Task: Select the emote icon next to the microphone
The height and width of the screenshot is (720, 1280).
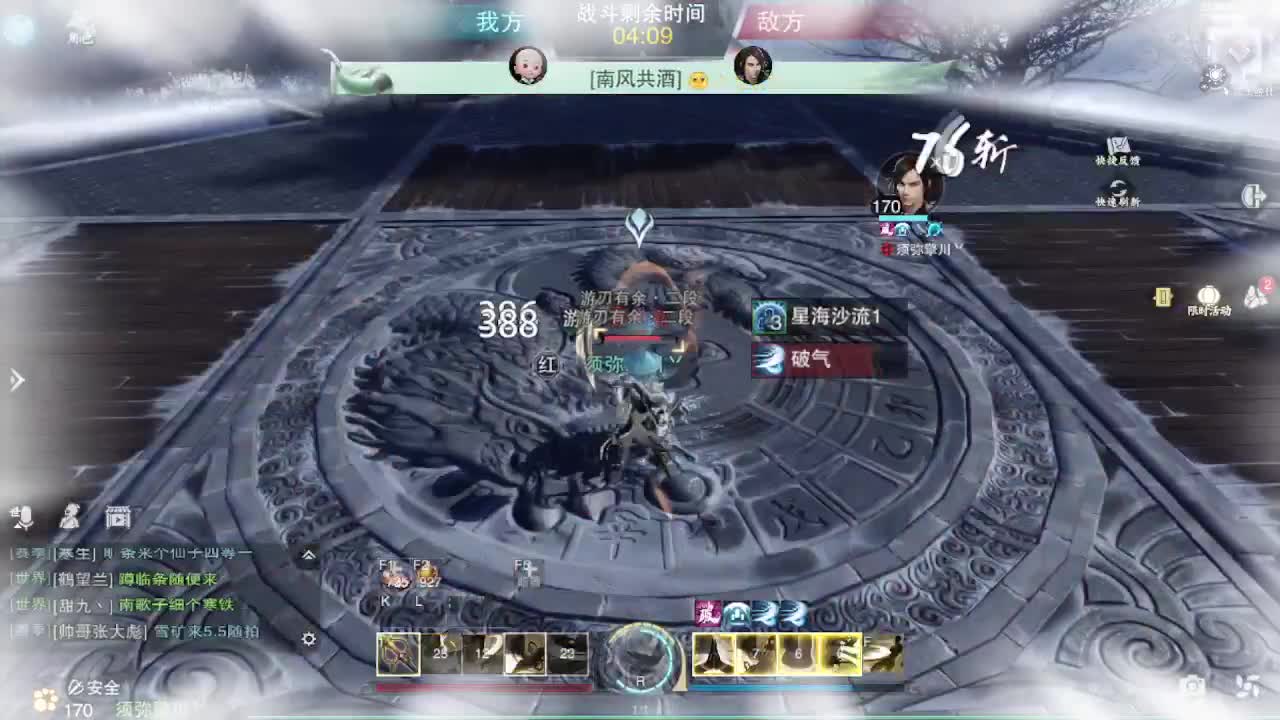Action: 66,517
